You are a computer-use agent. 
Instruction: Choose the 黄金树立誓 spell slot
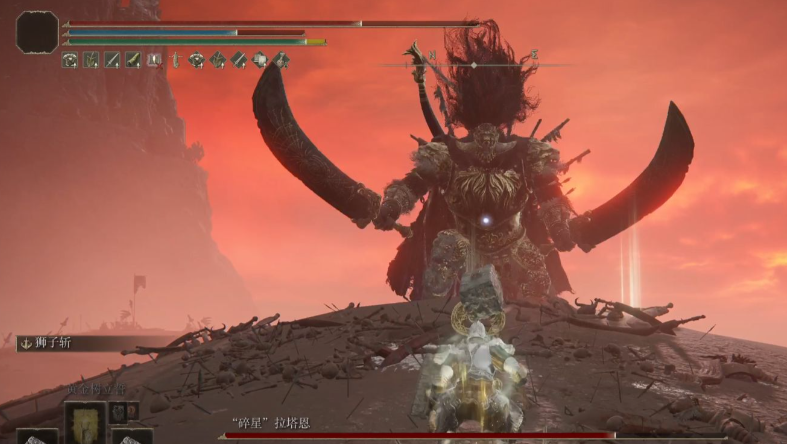tap(85, 420)
